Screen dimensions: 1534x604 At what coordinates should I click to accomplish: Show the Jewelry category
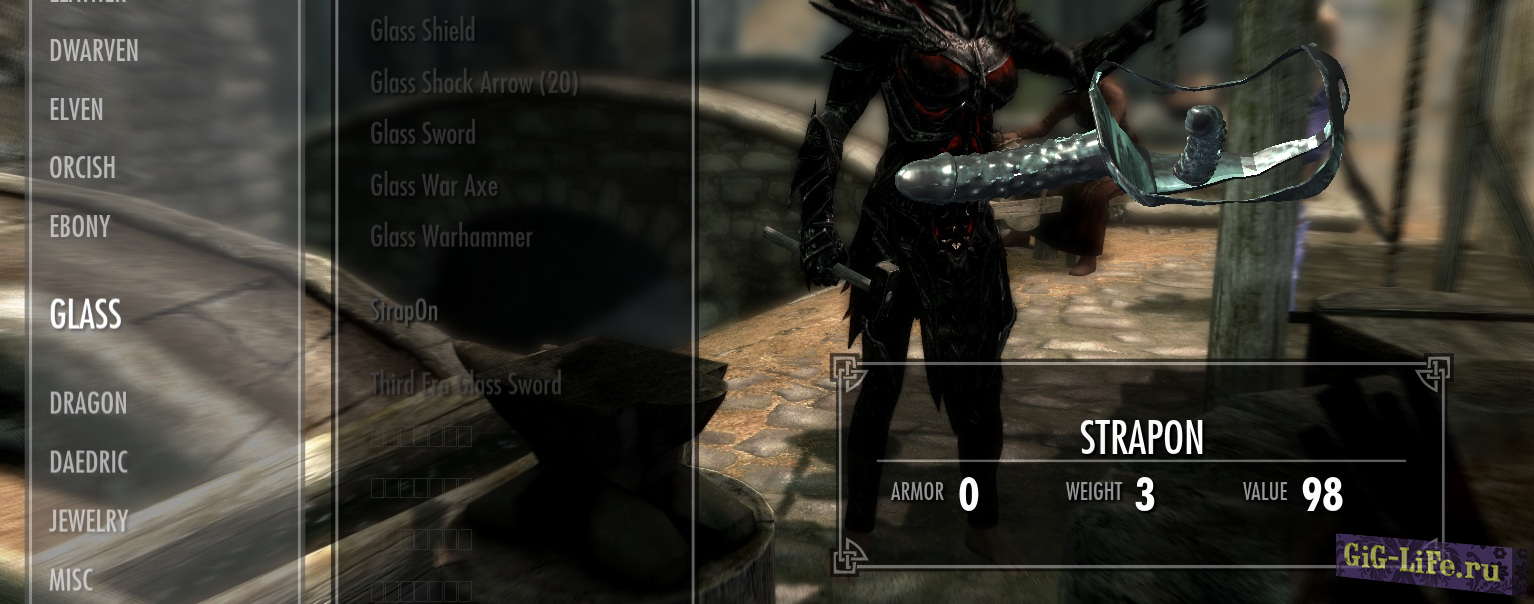89,521
